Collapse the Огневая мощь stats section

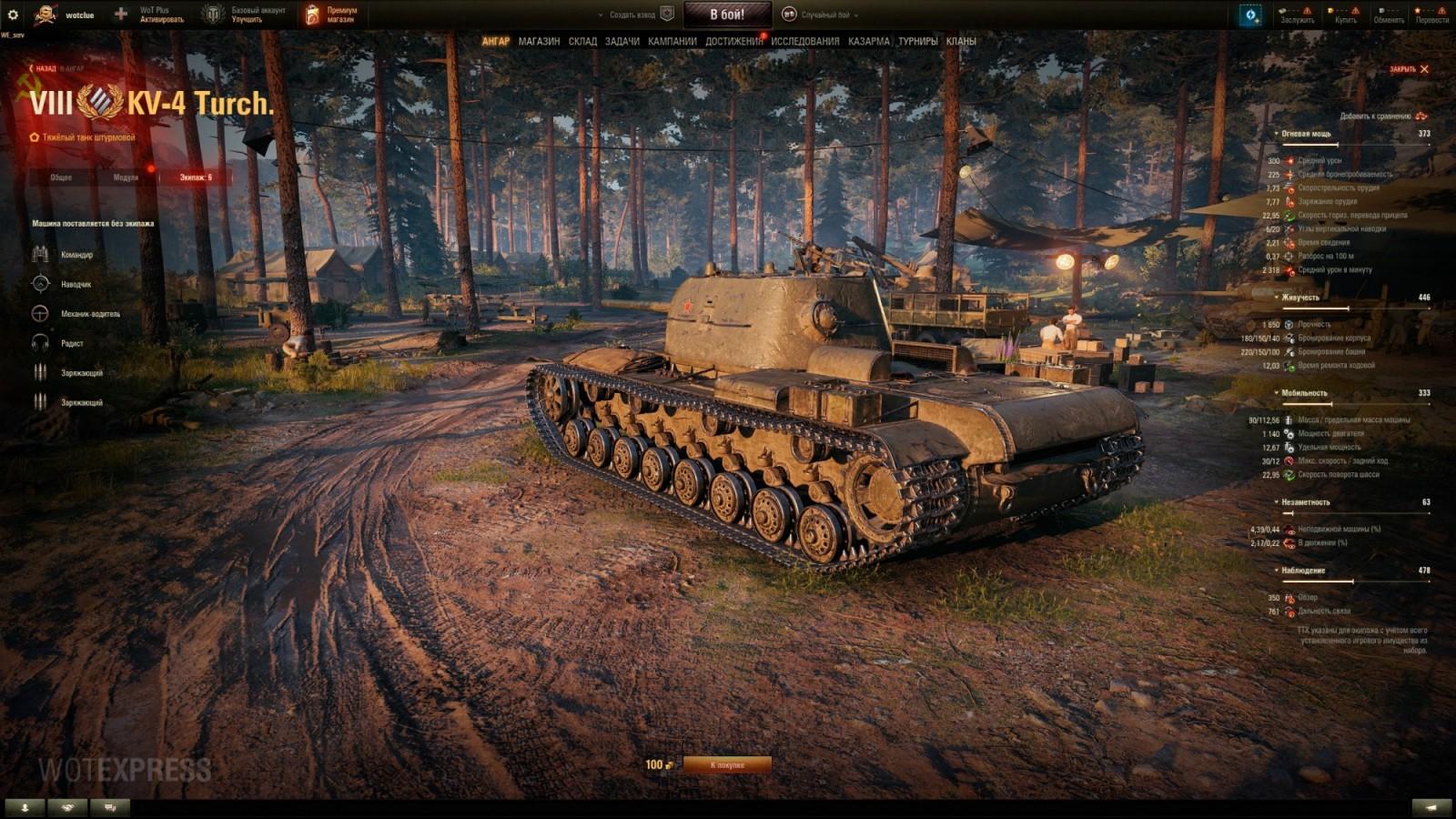1278,134
